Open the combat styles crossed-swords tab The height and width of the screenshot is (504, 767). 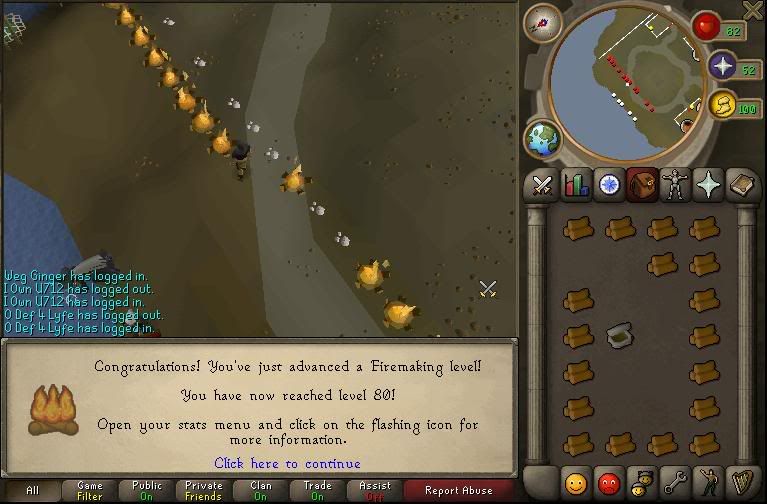click(x=543, y=185)
